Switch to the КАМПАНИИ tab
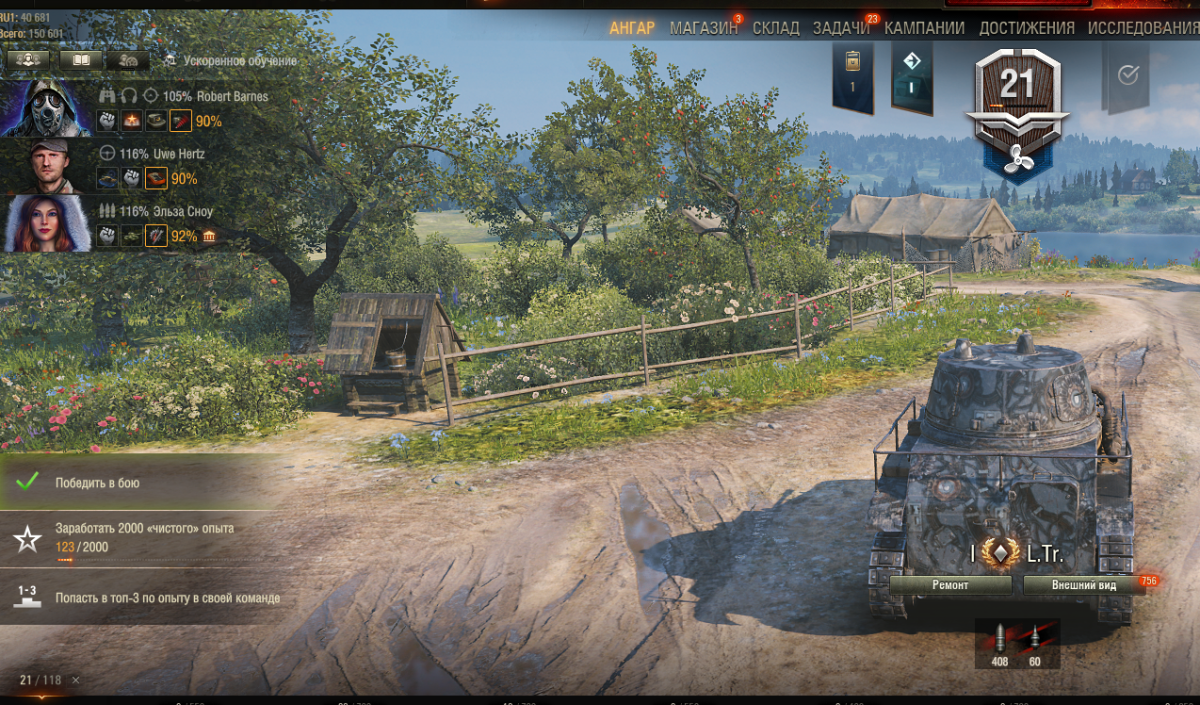The height and width of the screenshot is (705, 1200). point(924,28)
